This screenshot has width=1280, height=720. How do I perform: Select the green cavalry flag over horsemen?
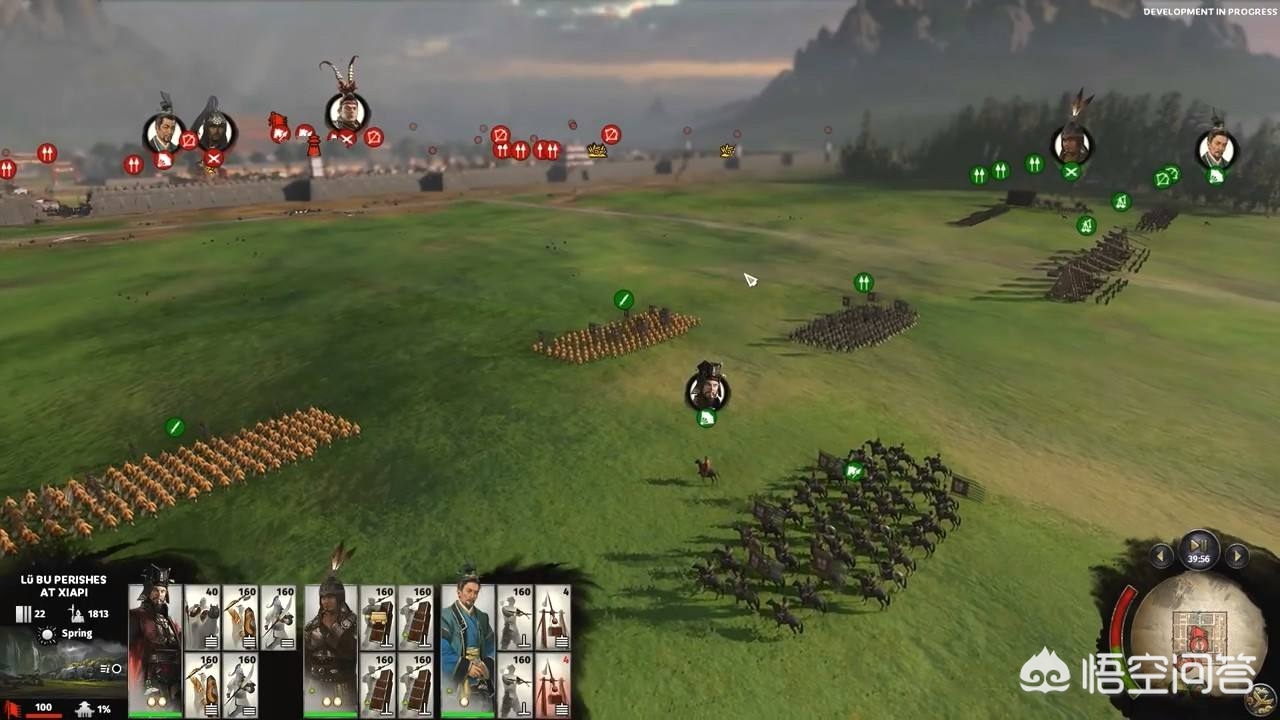(x=854, y=471)
